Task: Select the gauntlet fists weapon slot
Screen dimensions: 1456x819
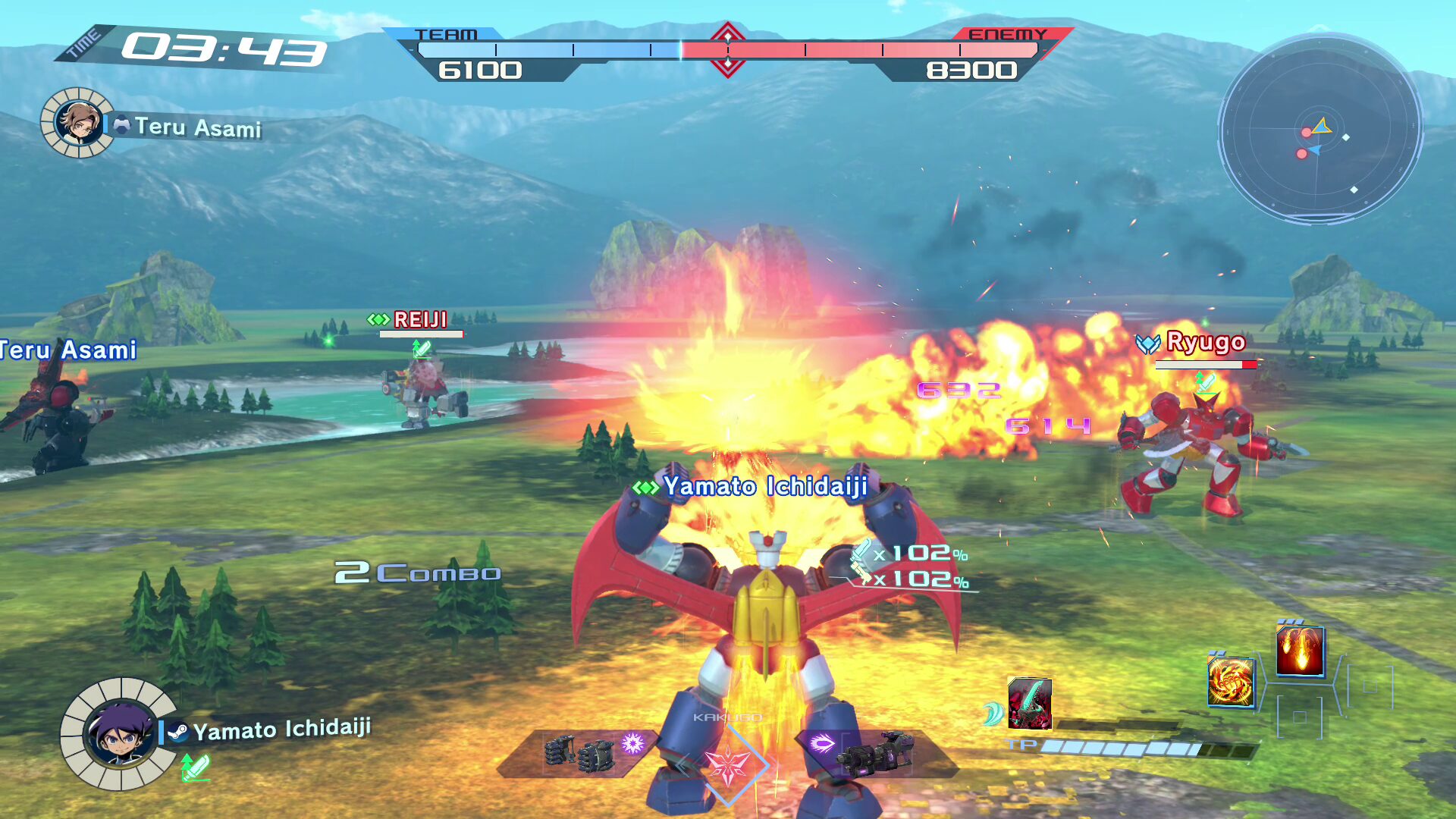Action: (x=580, y=753)
